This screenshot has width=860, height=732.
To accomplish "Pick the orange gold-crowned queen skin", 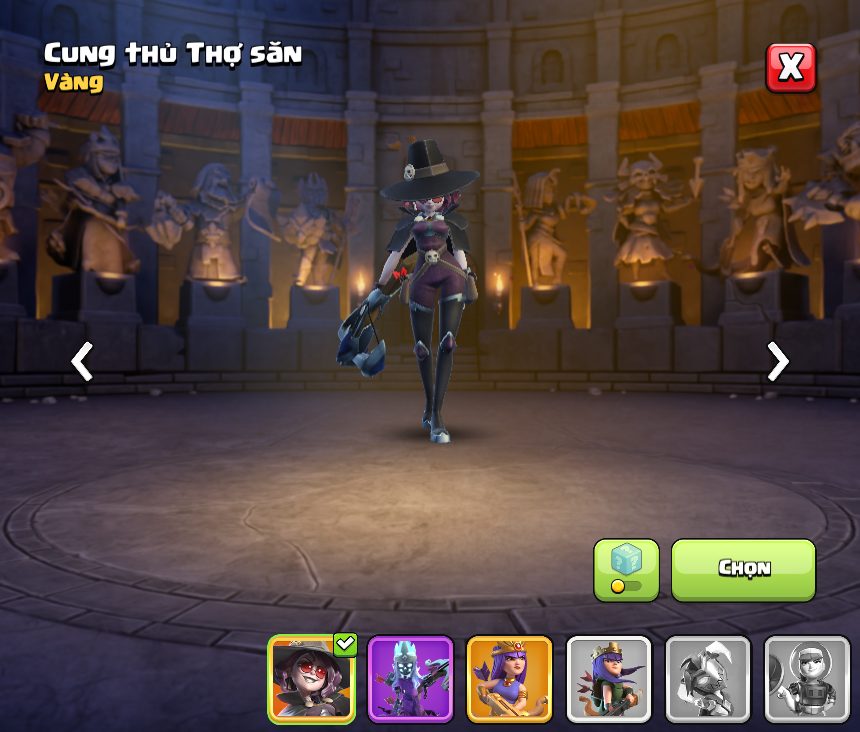I will click(x=510, y=679).
